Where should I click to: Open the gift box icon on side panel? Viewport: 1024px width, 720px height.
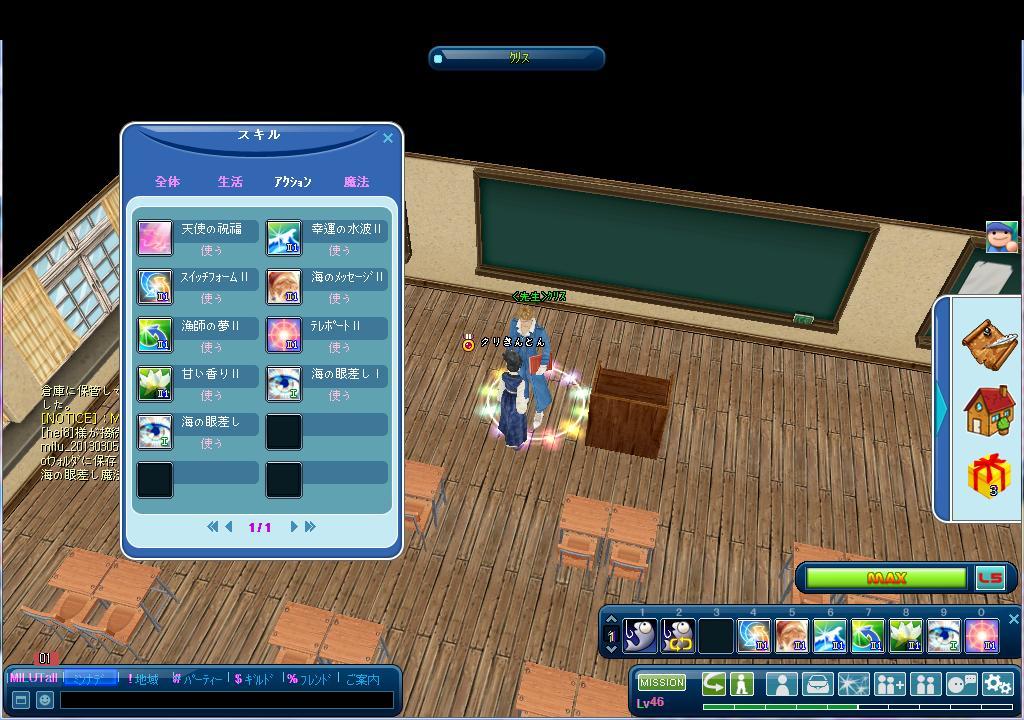point(989,476)
